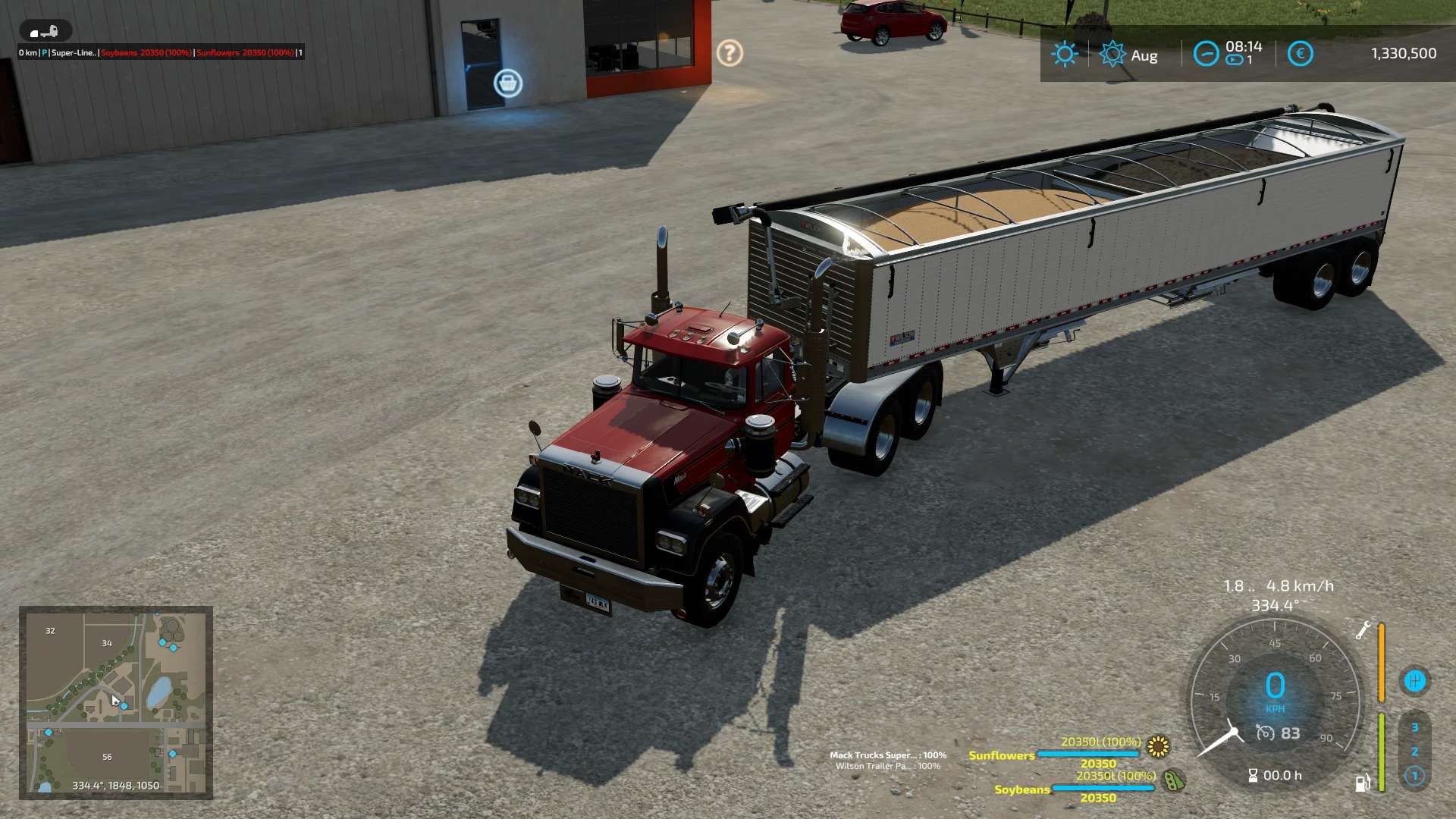Click the soybeans fill-level icon

point(1174,780)
